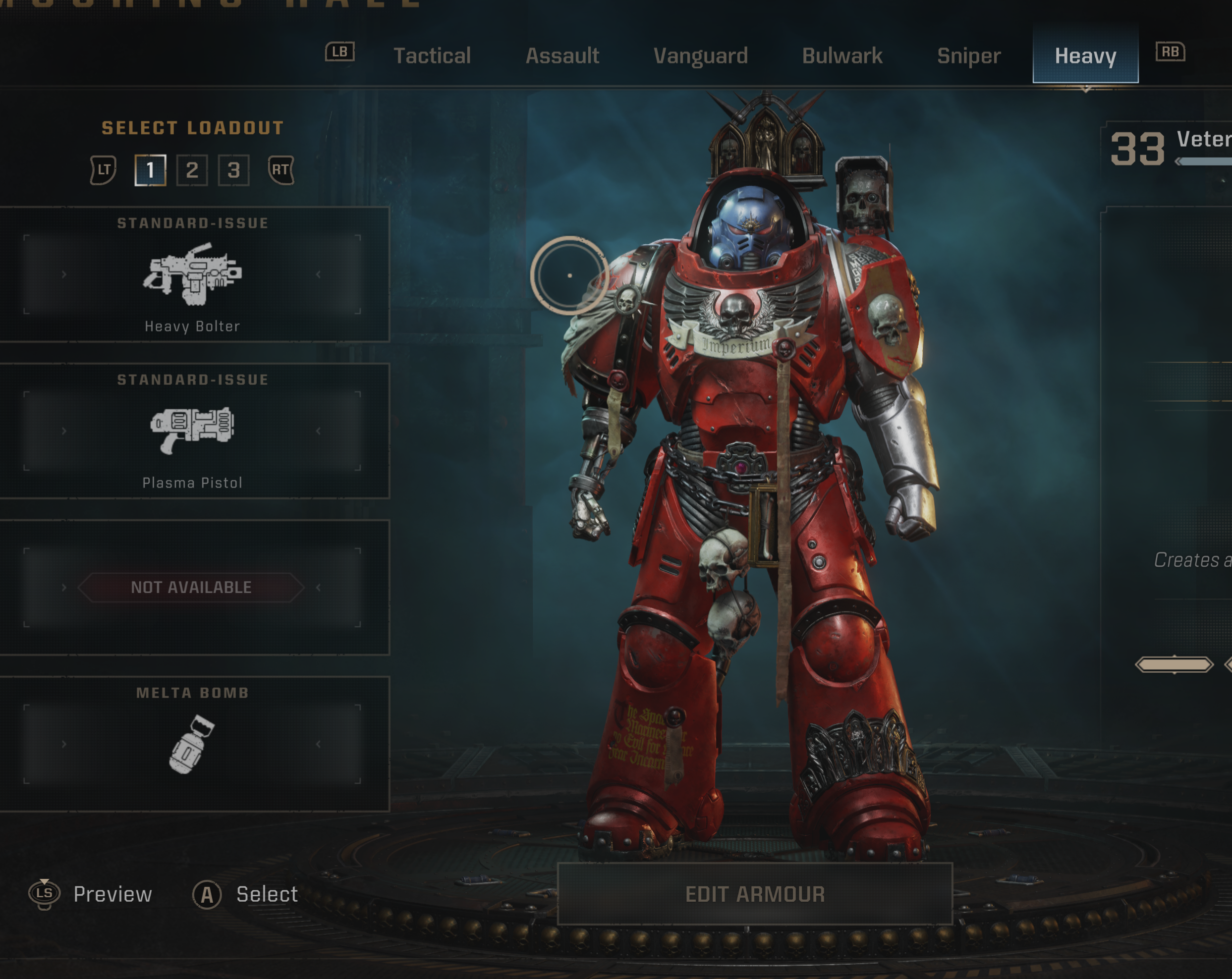The image size is (1232, 979).
Task: Click the Heavy class tab
Action: [1085, 56]
